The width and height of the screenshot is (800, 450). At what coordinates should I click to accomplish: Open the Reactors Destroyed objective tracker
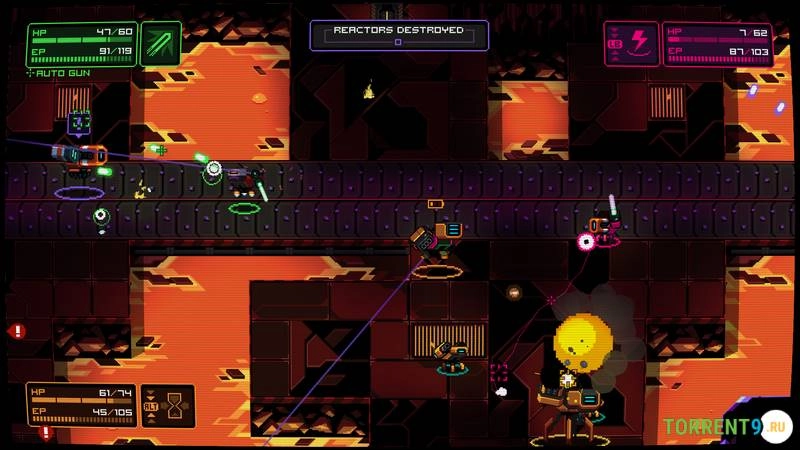coord(398,35)
